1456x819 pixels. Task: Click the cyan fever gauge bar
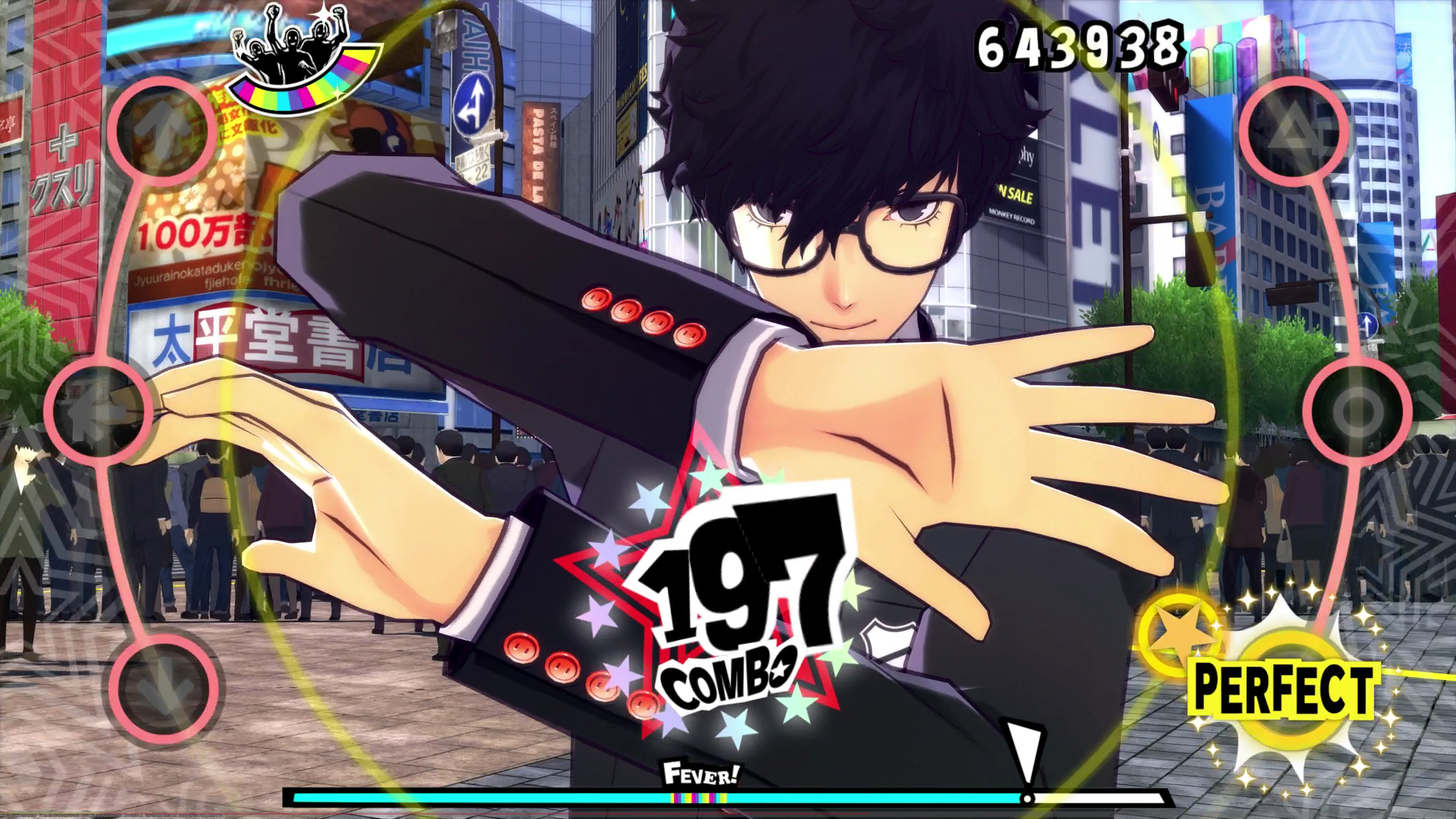click(x=607, y=798)
